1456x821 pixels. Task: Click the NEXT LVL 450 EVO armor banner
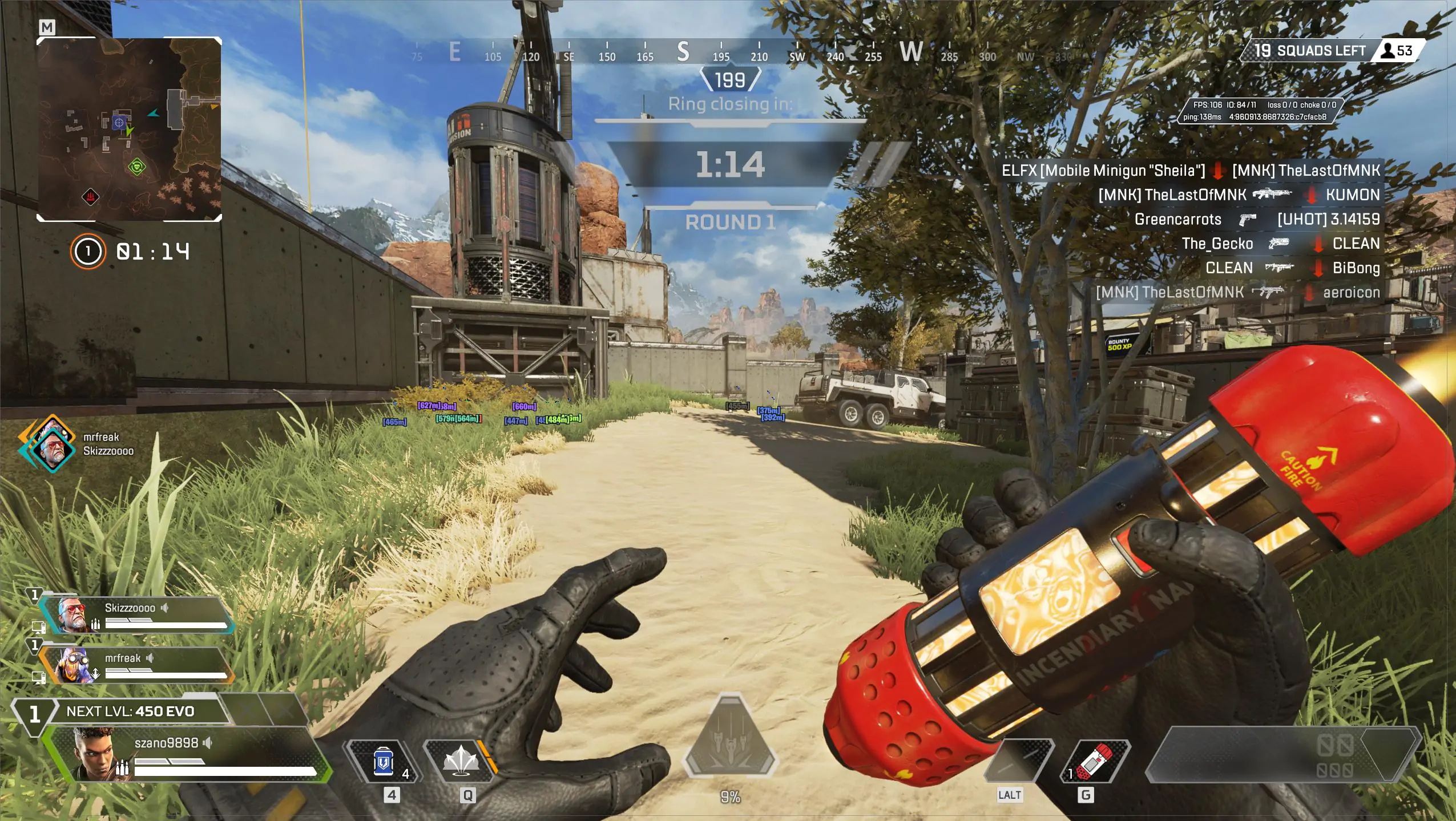point(131,711)
